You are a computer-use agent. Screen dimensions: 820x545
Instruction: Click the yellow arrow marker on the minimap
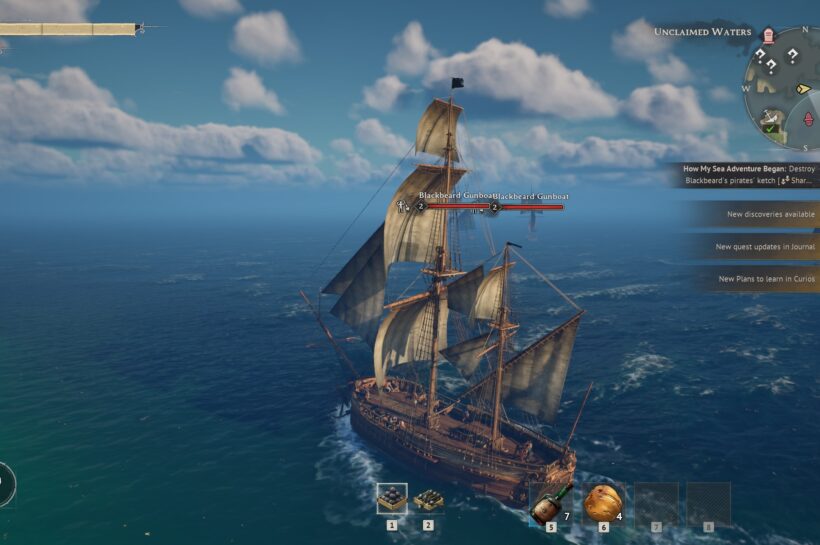tap(802, 88)
